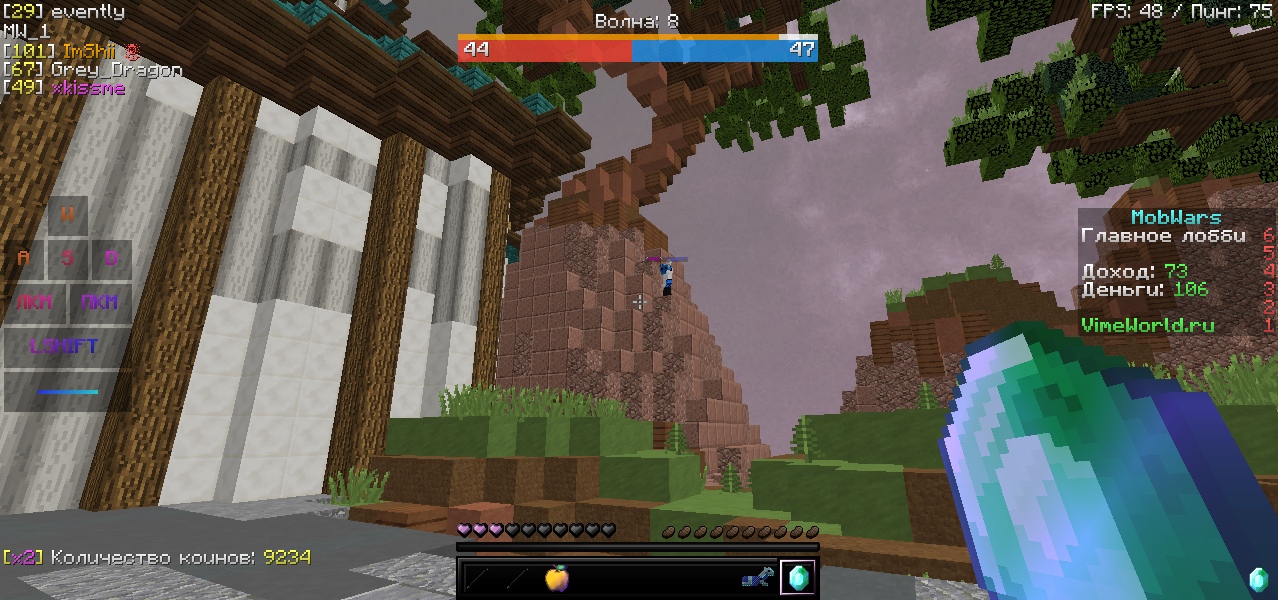Select the diamond horse armor hotbar slot

point(758,577)
